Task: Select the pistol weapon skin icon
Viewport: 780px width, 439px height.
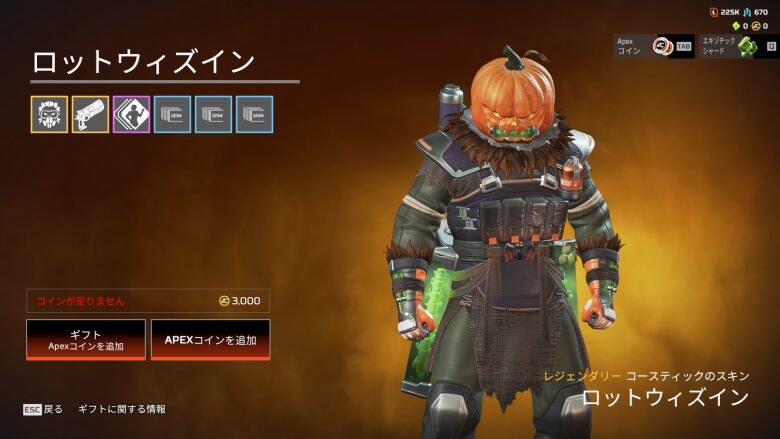Action: [x=90, y=115]
